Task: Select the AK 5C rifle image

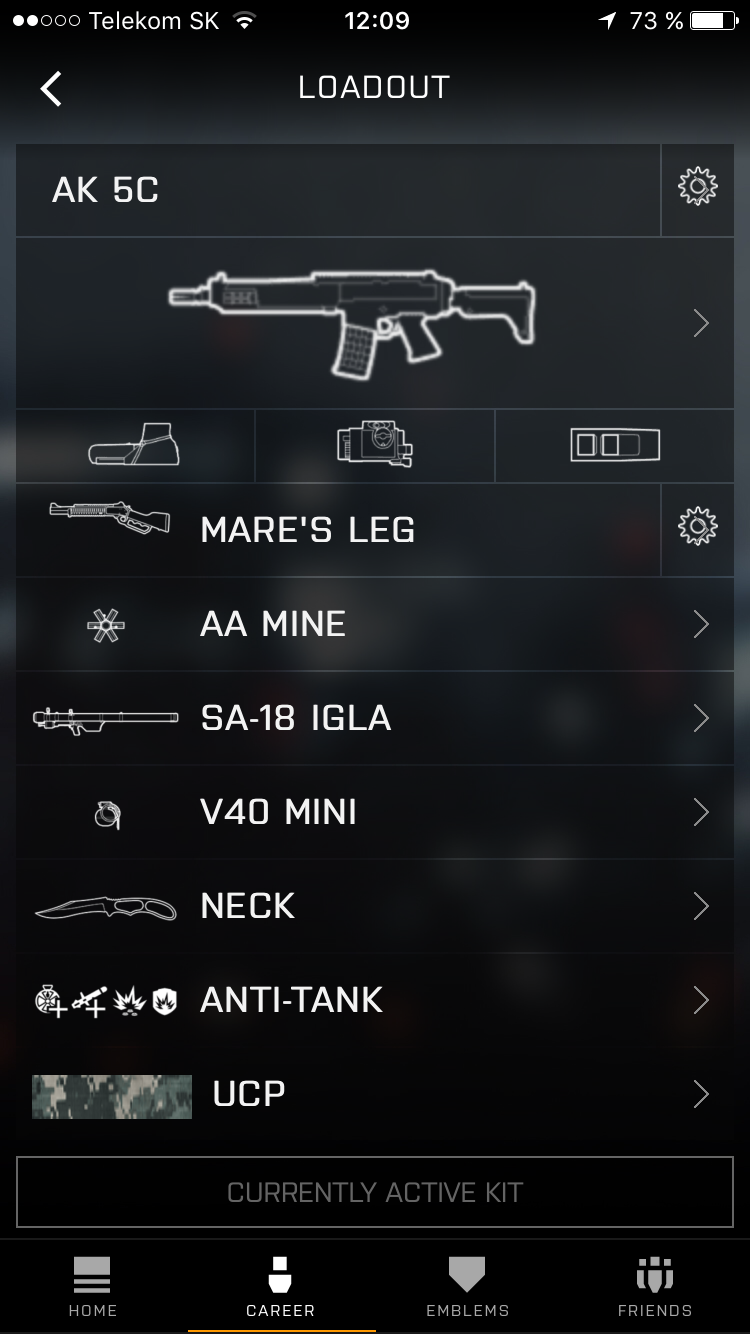Action: 352,322
